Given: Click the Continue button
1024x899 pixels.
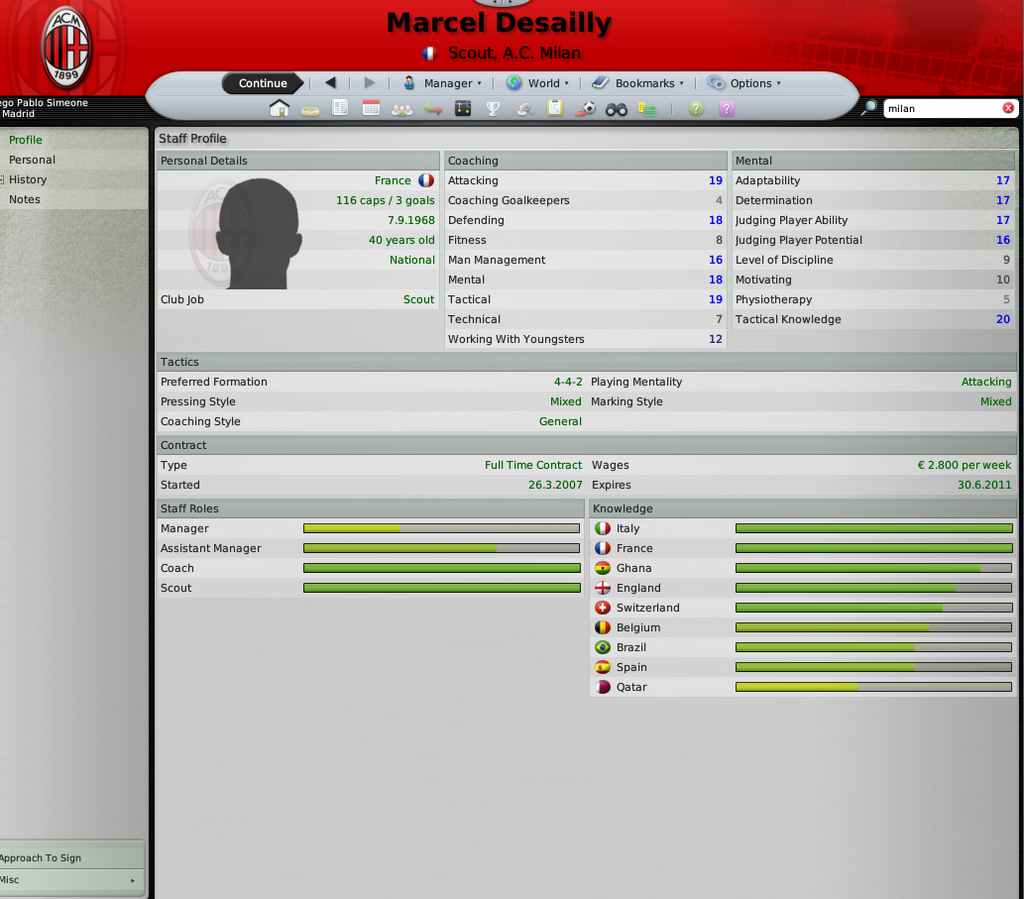Looking at the screenshot, I should click(263, 83).
